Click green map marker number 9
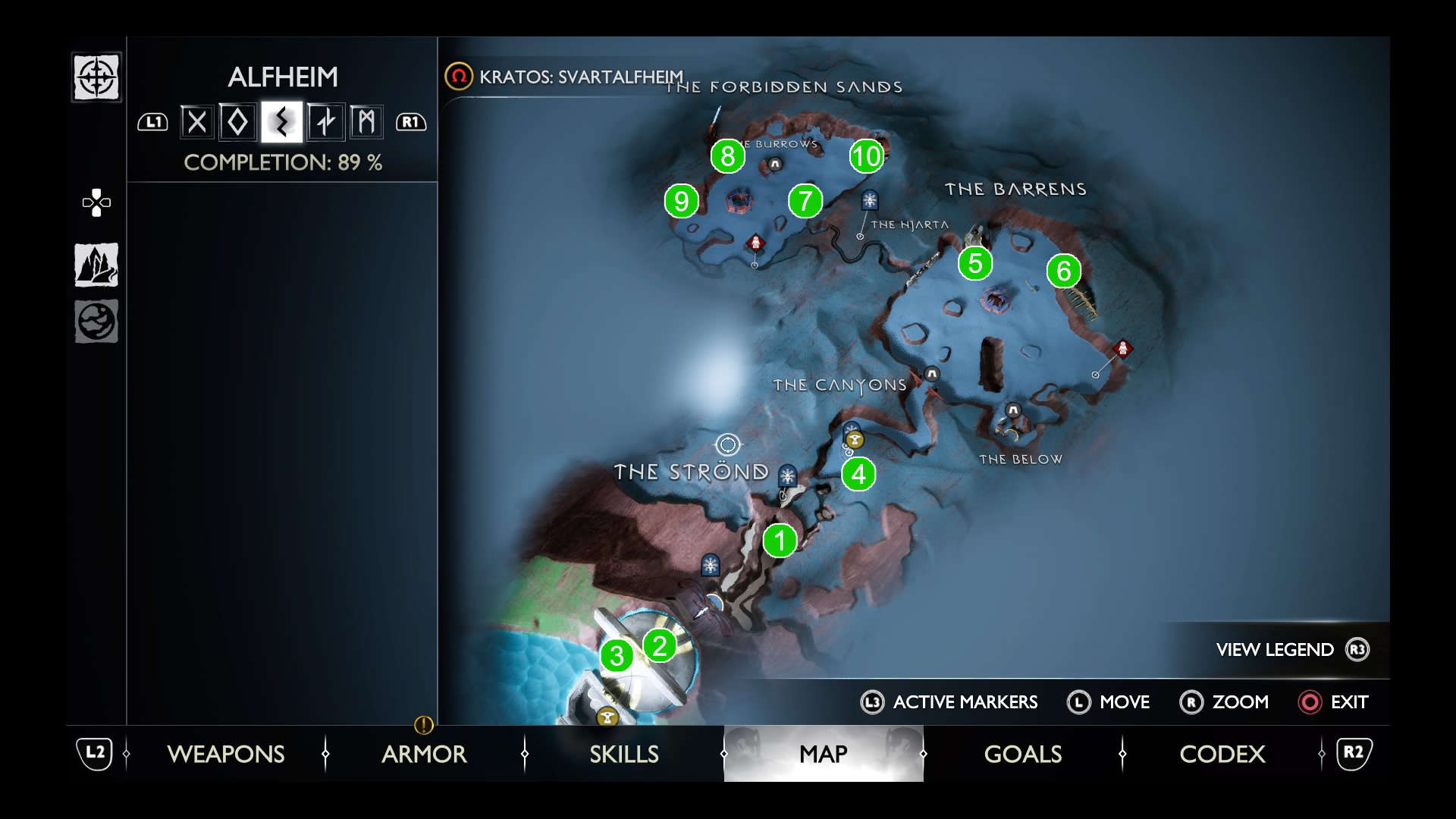The height and width of the screenshot is (819, 1456). (x=681, y=201)
